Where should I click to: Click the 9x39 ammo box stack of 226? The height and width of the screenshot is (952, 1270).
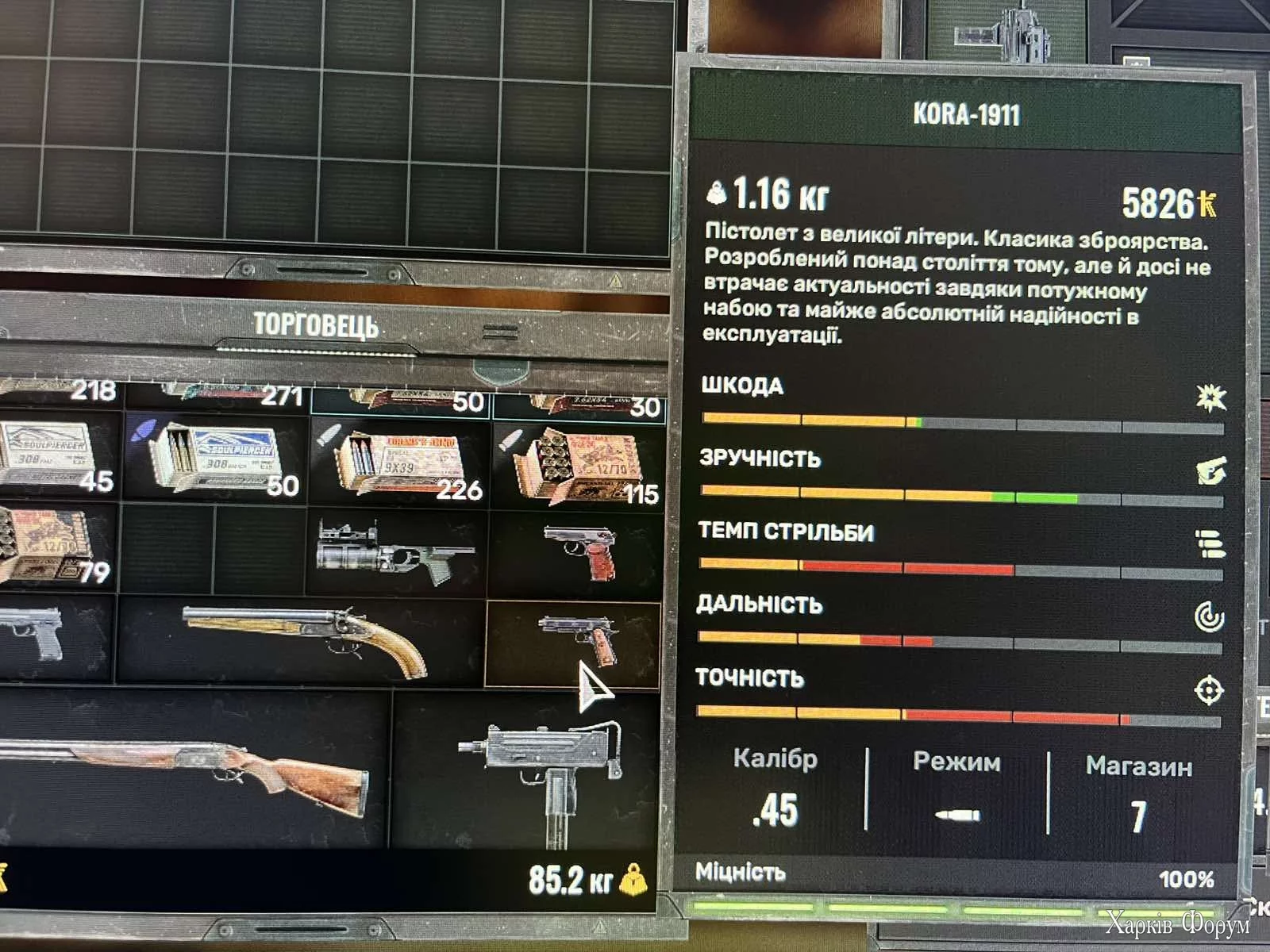tap(399, 464)
